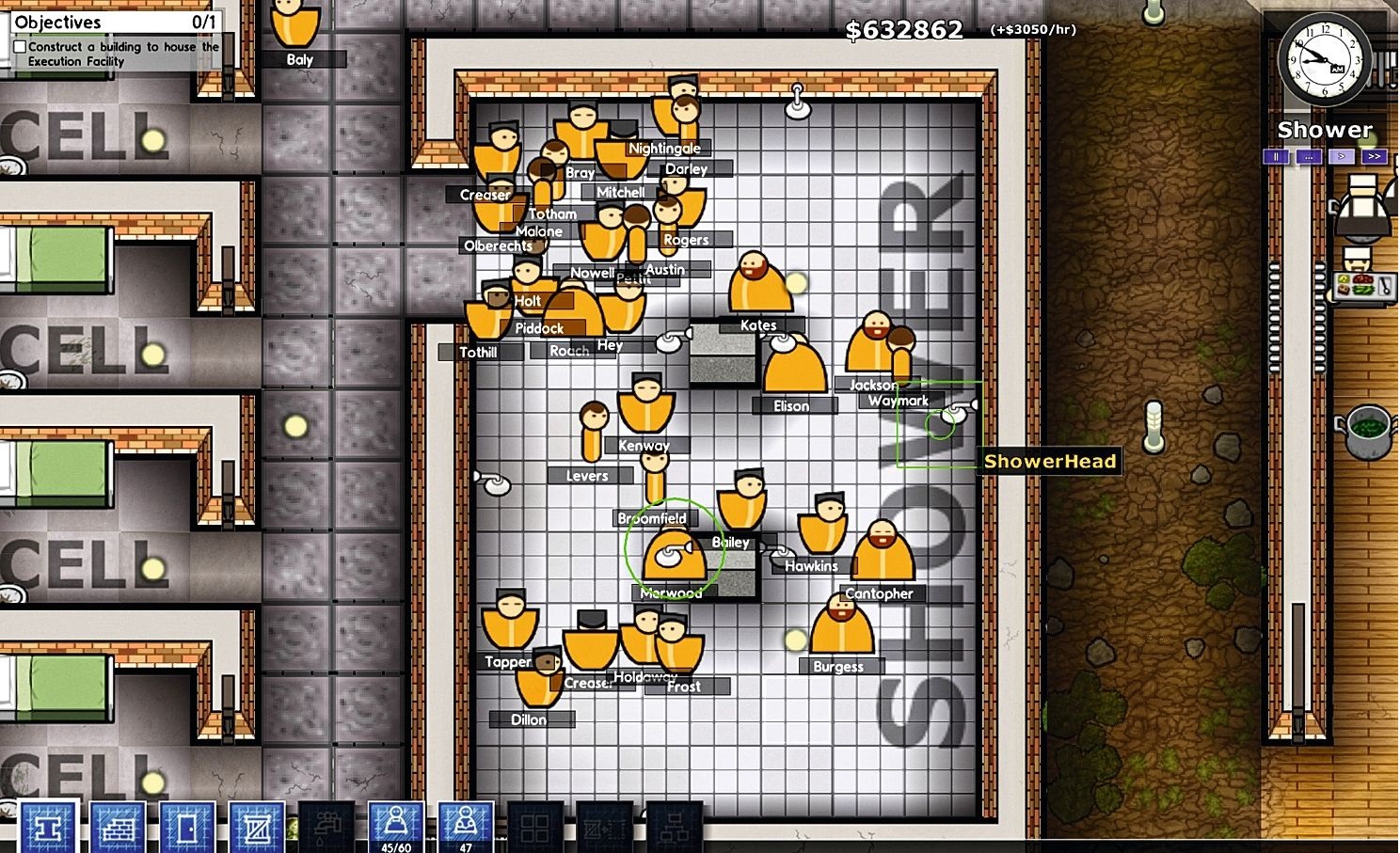Tick the Execution Facility objective checkbox
Screen dimensions: 1400x853
tap(20, 47)
